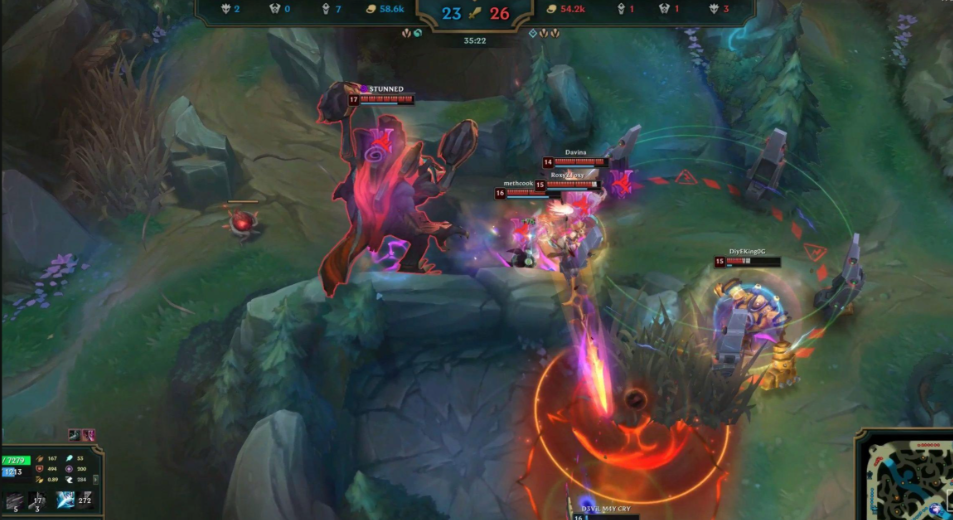The width and height of the screenshot is (953, 520).
Task: Activate the glowing blue summoner spell icon
Action: (64, 499)
